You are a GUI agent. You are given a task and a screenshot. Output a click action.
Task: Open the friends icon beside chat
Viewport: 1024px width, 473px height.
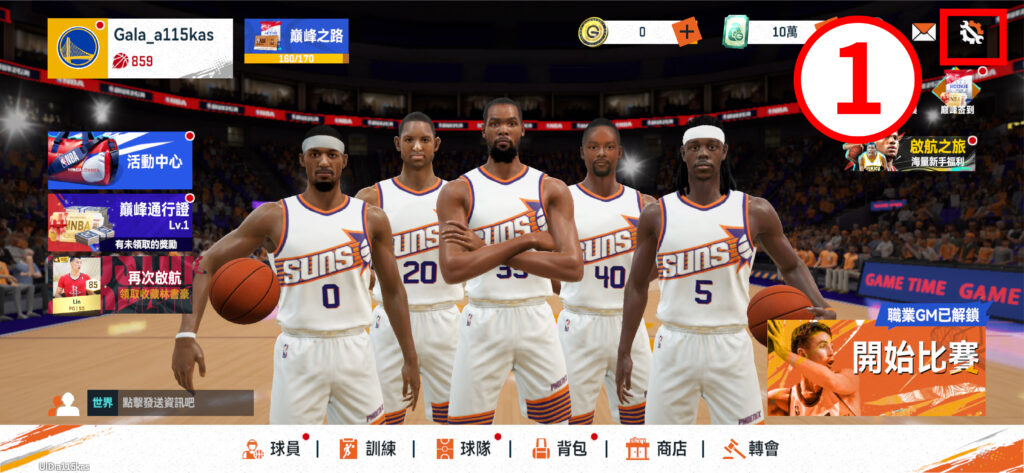point(65,404)
